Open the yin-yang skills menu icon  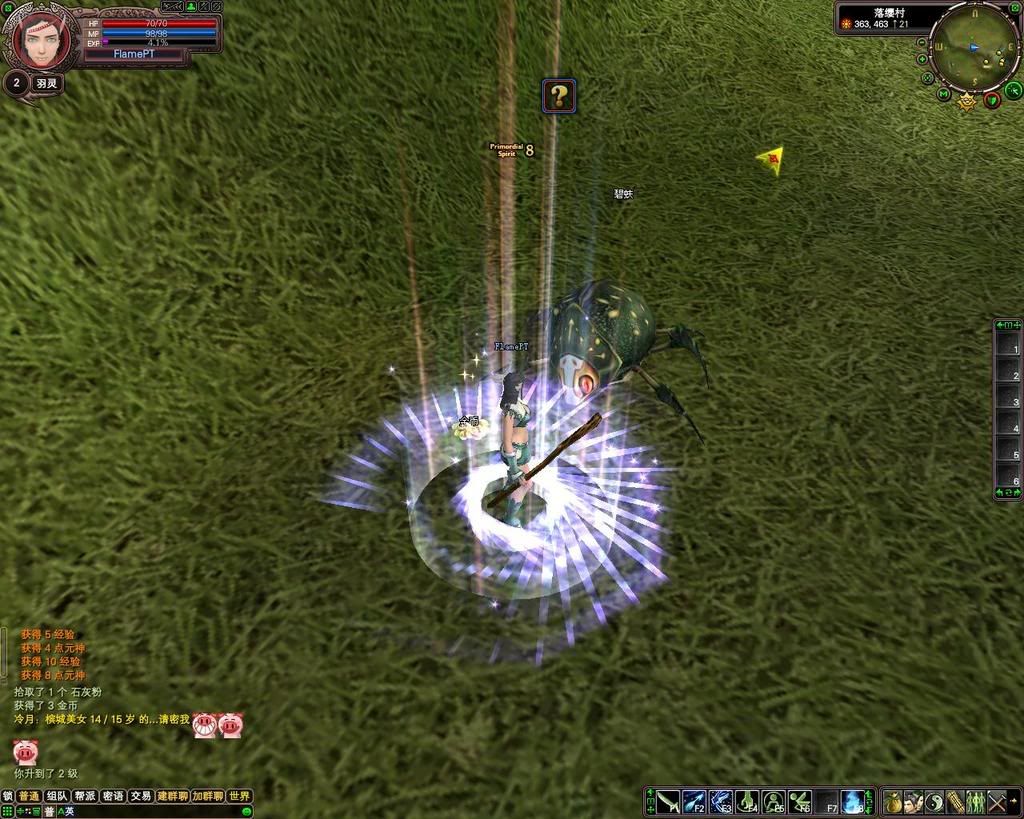pos(934,801)
